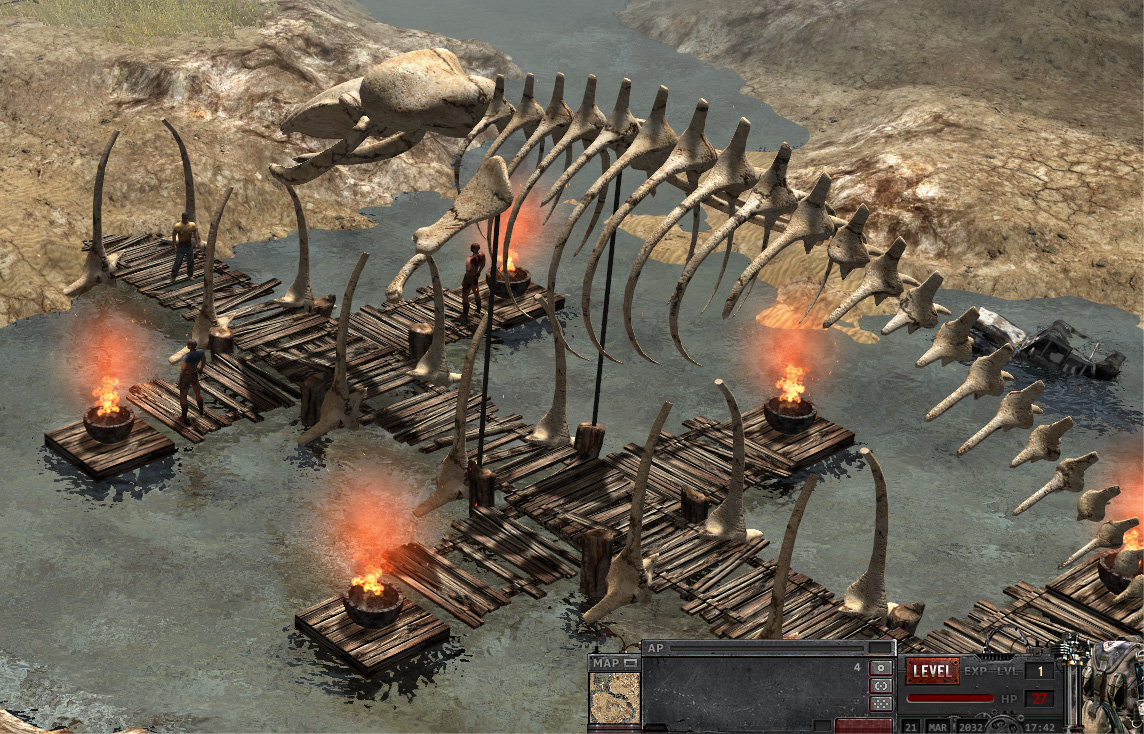Click the red LEVEL button

coord(932,670)
